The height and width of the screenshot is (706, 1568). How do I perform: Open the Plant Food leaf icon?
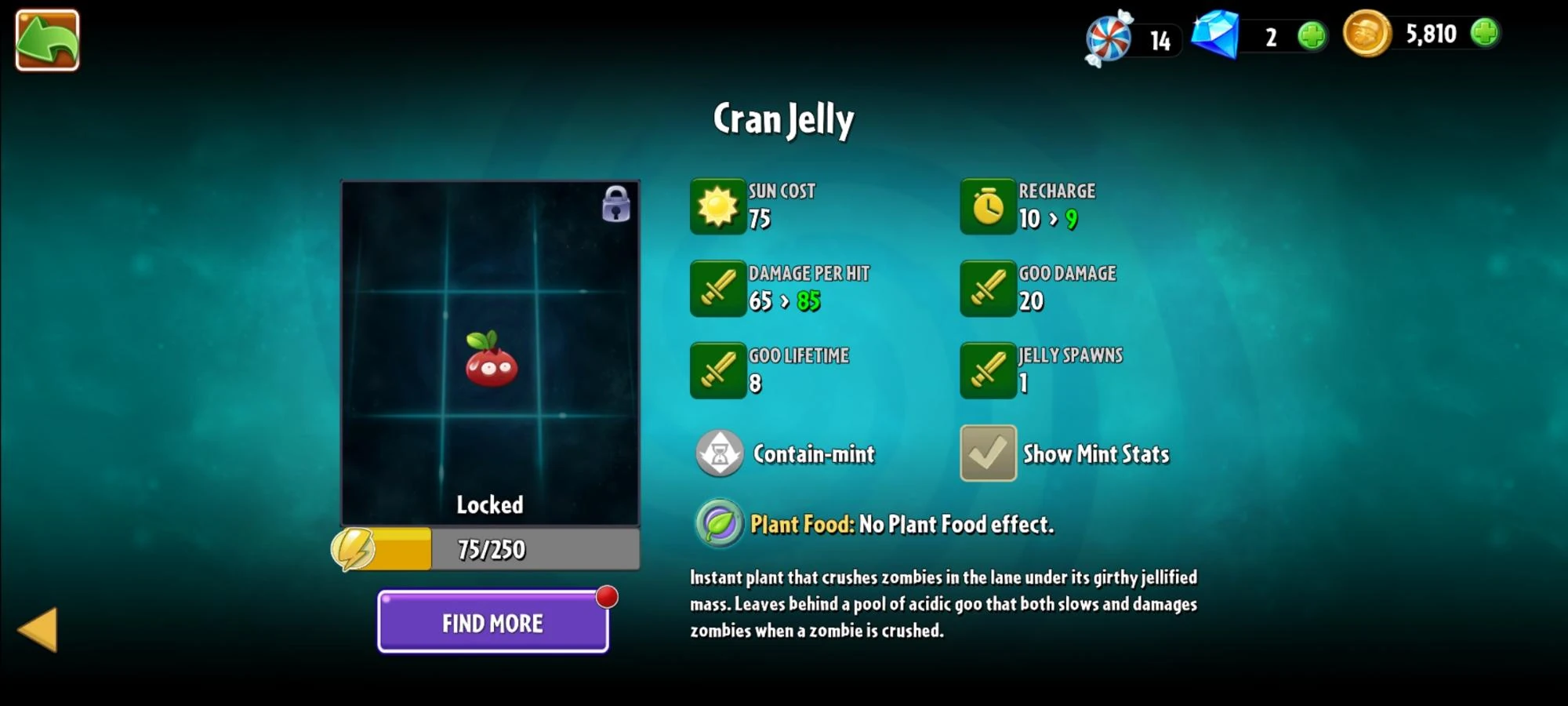(x=719, y=523)
